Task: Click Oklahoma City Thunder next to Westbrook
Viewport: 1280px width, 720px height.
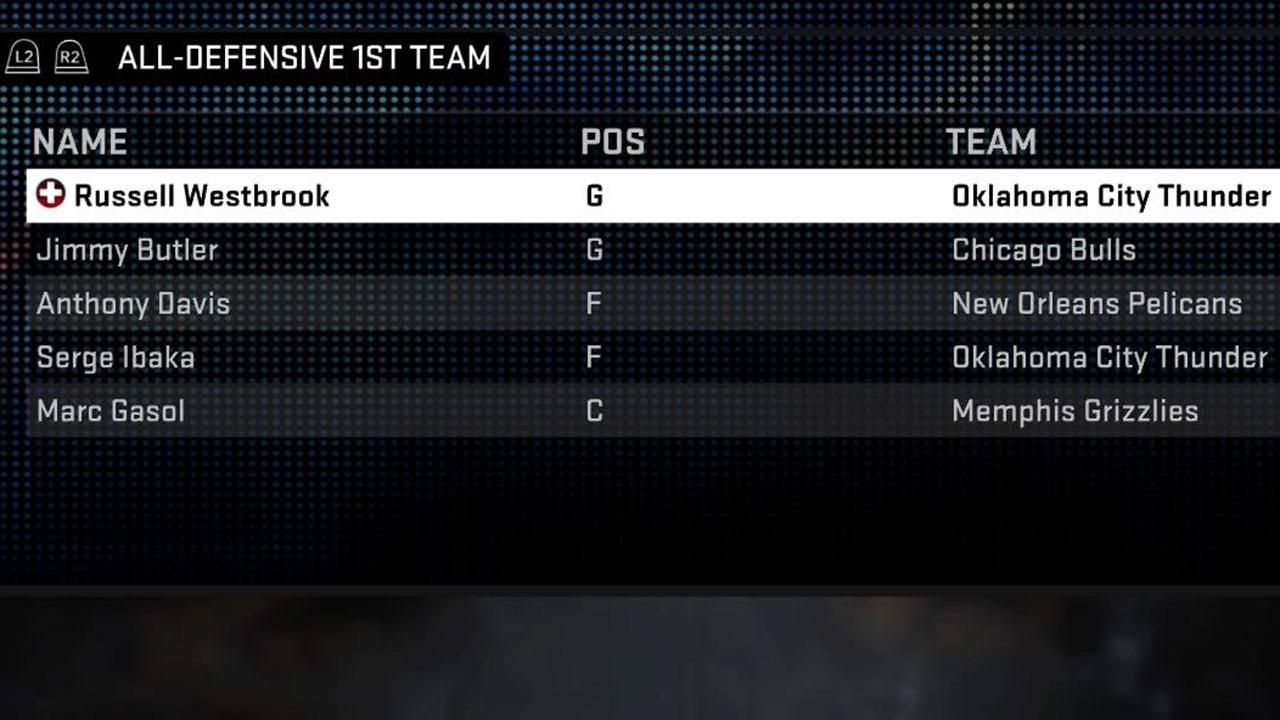Action: point(1113,196)
